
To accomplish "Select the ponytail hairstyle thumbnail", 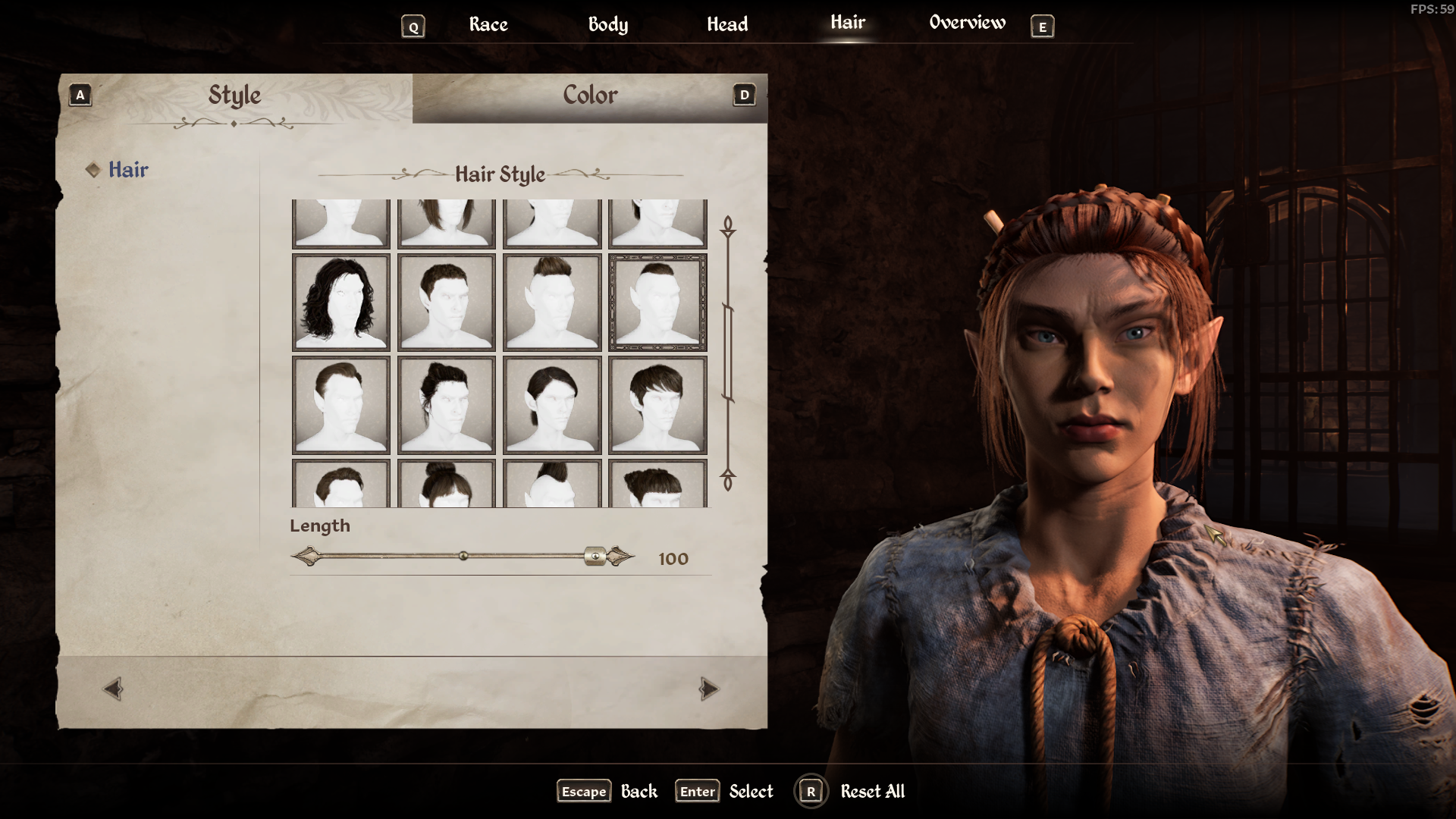I will pos(551,405).
